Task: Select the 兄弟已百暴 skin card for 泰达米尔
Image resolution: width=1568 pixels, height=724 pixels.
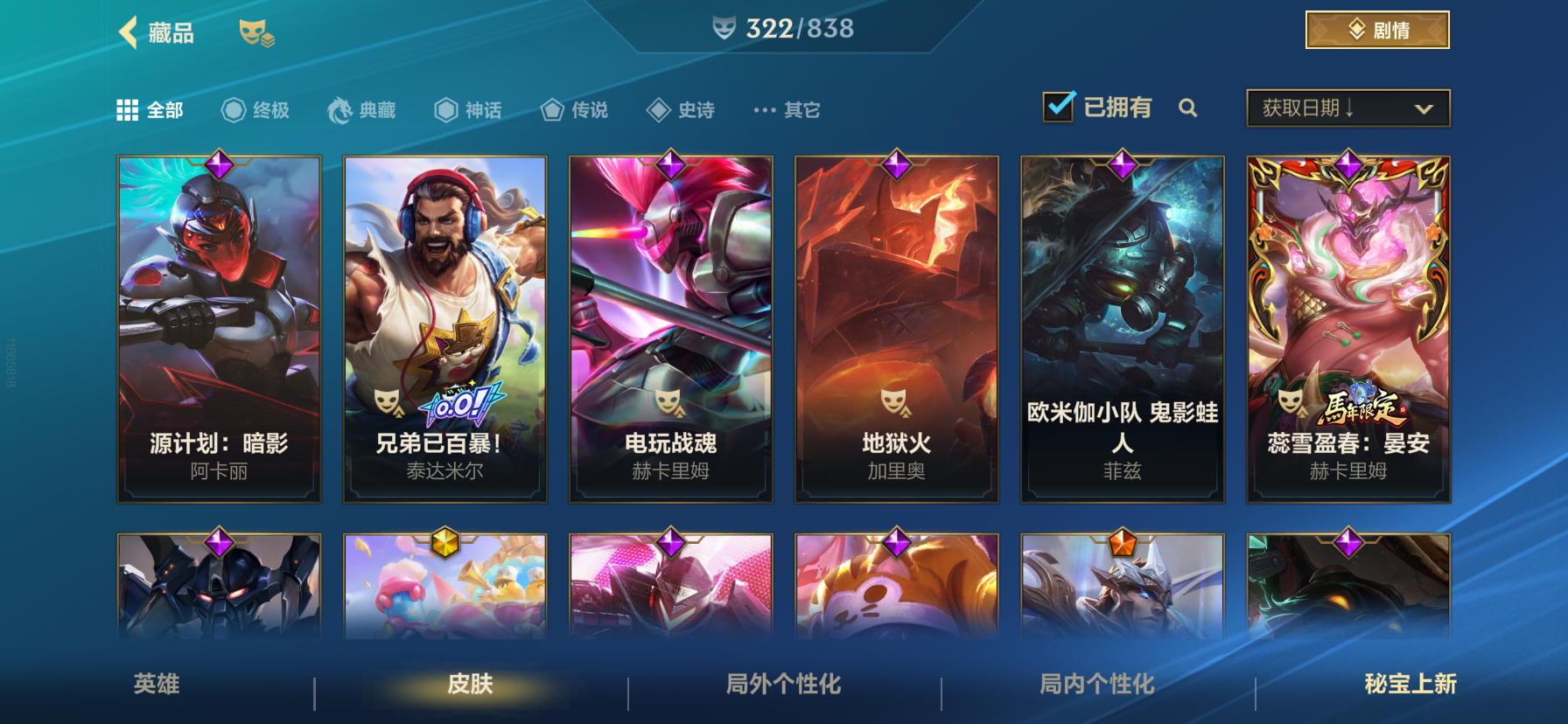Action: click(444, 328)
